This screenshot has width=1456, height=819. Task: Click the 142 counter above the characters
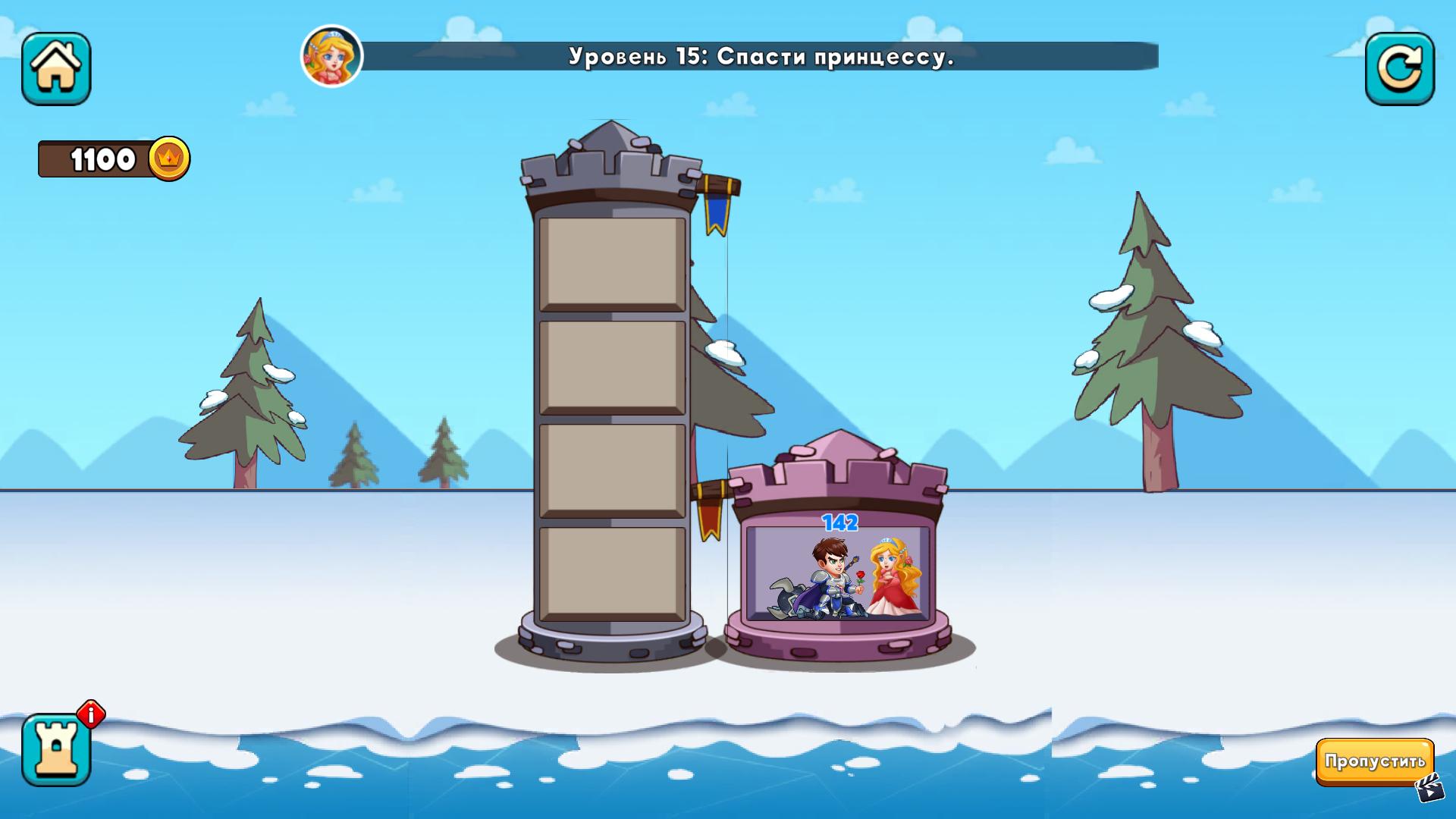click(x=839, y=523)
